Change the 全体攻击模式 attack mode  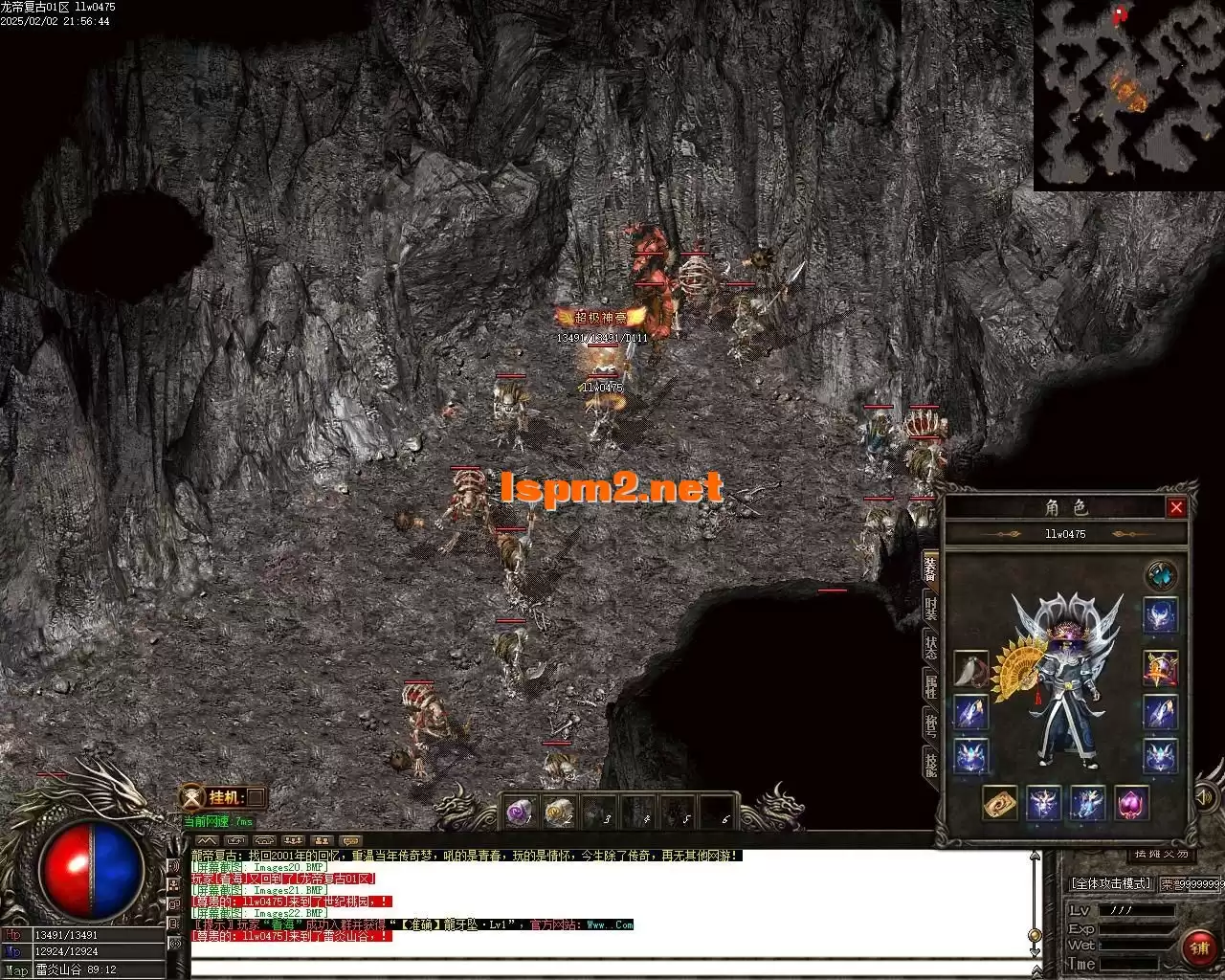point(1110,883)
